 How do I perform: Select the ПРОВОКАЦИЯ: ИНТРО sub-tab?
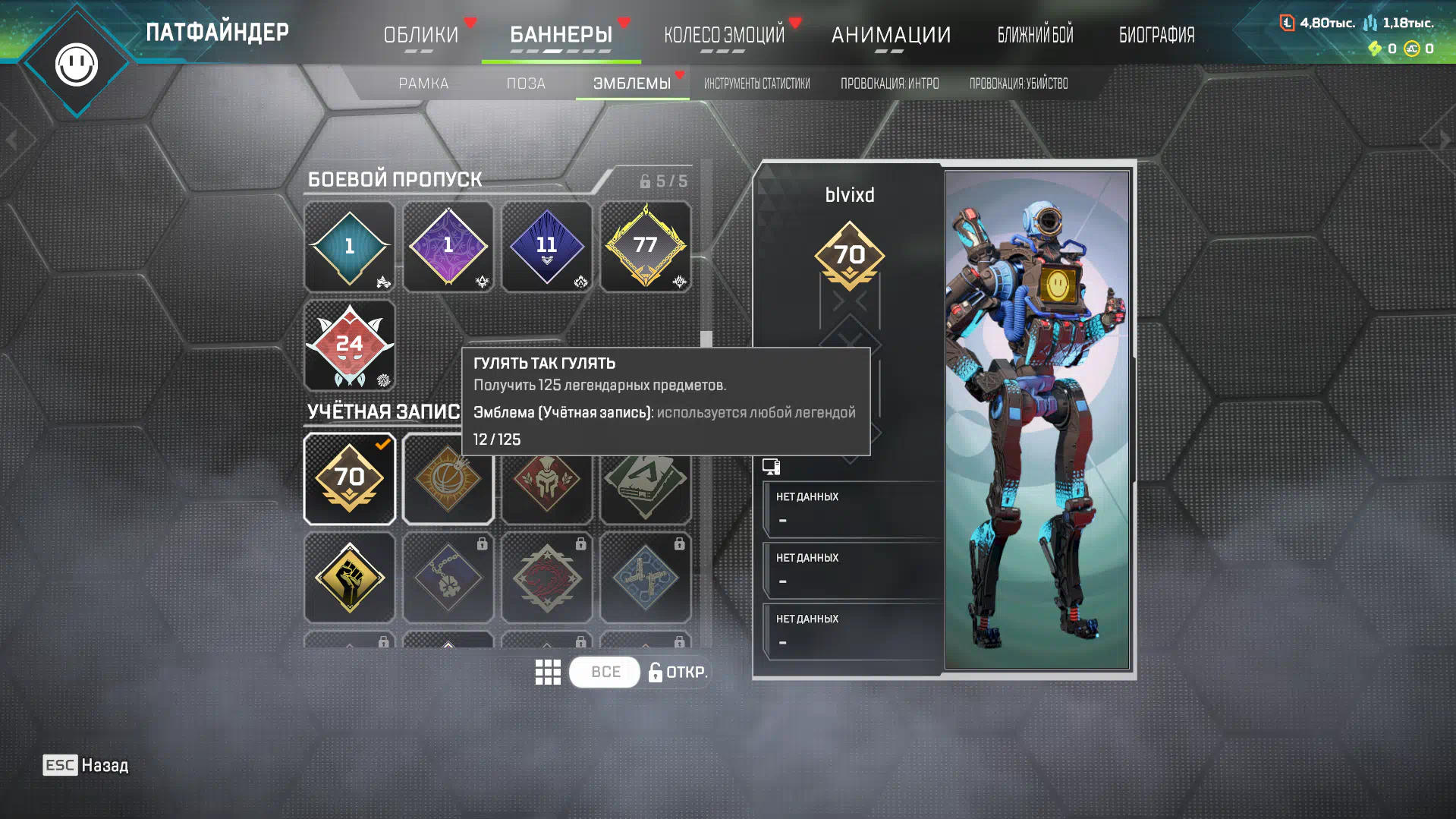889,83
